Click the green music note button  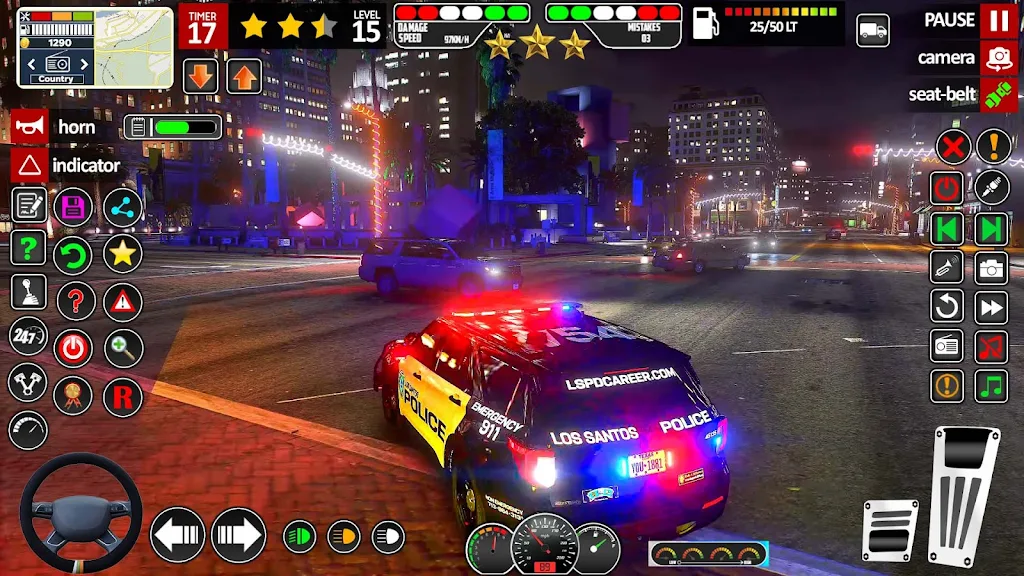coord(991,385)
